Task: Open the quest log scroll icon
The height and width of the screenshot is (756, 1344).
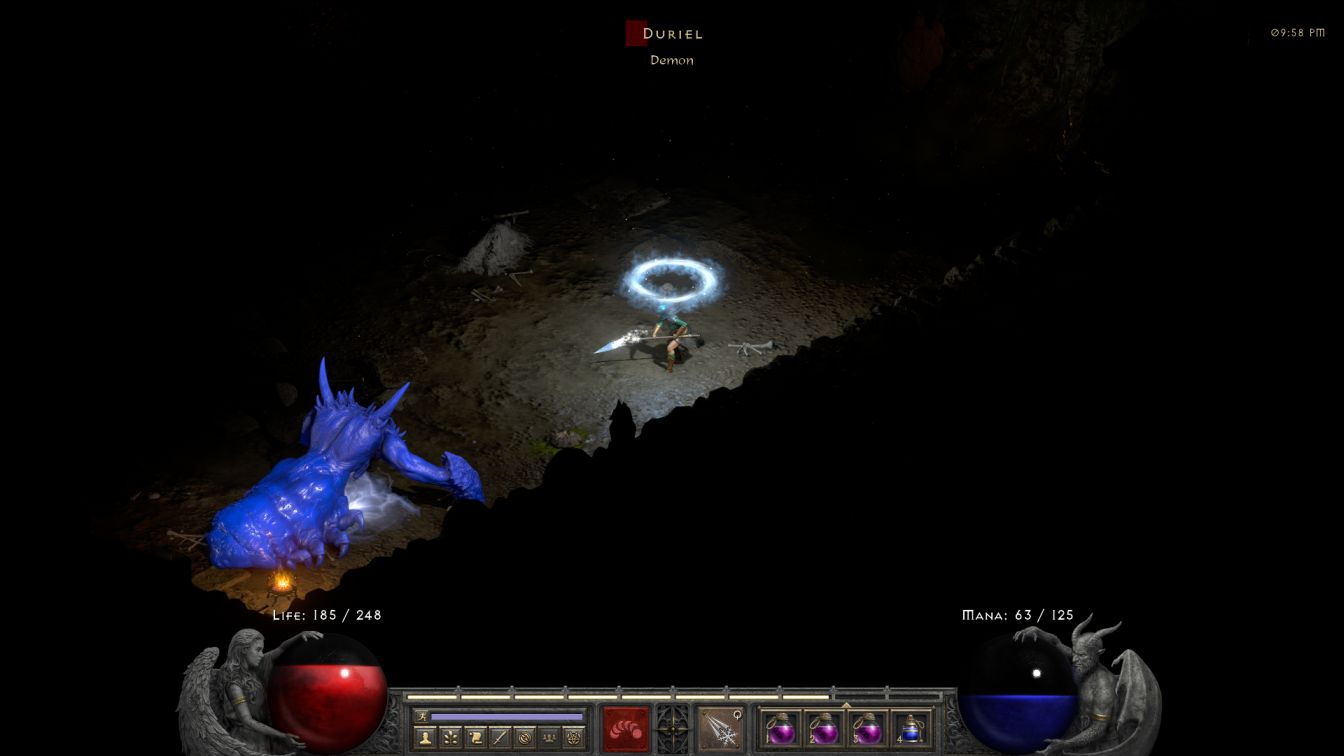Action: click(475, 738)
